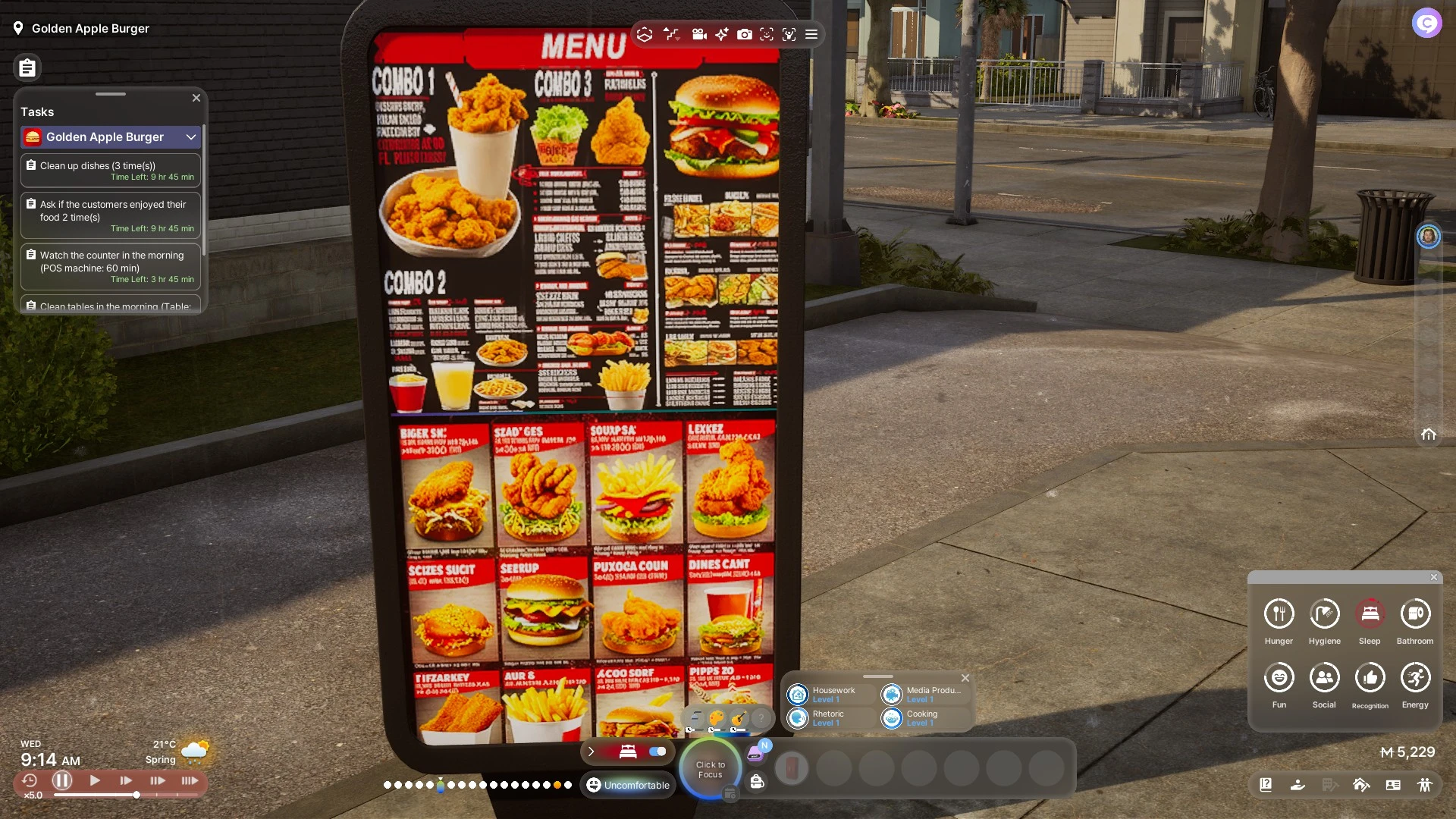The height and width of the screenshot is (819, 1456).
Task: Click the Uncomfortable mood indicator
Action: (x=628, y=785)
